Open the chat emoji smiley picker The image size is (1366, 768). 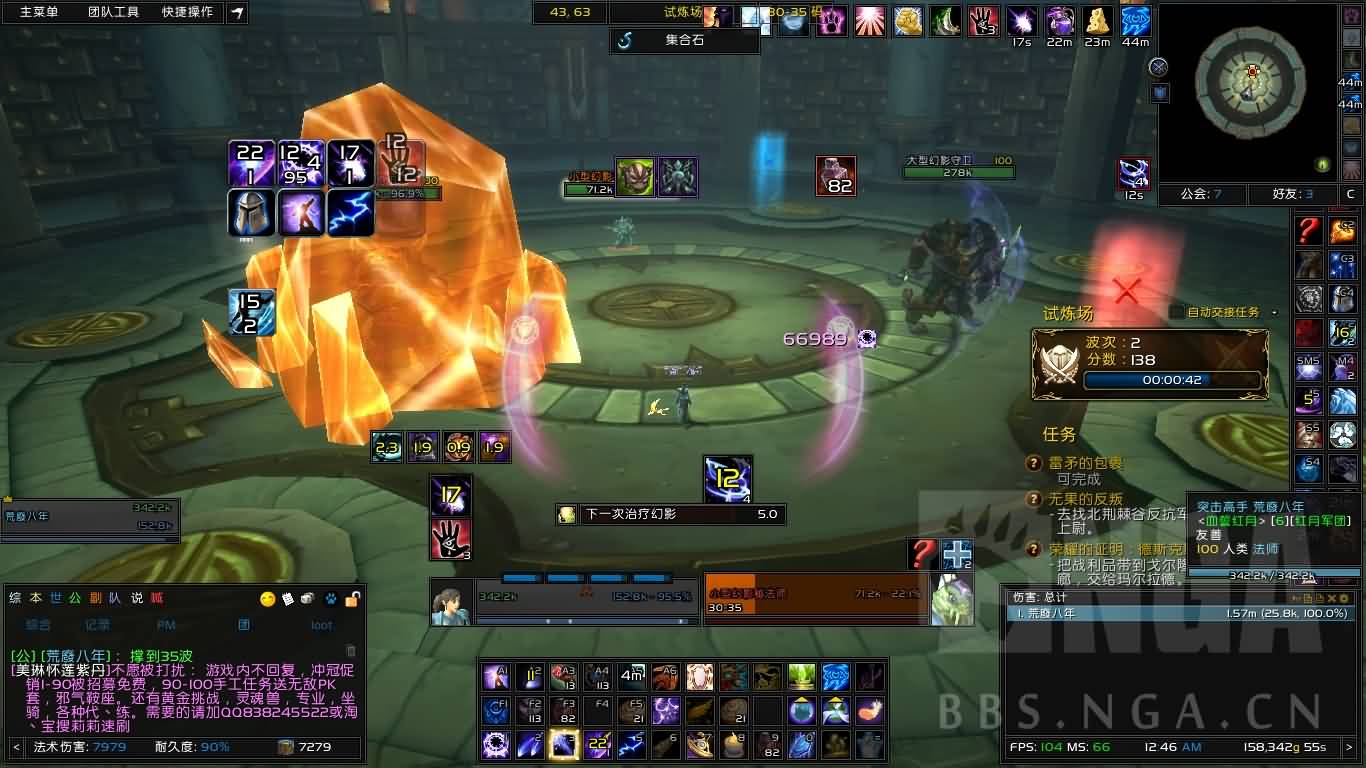[x=267, y=599]
